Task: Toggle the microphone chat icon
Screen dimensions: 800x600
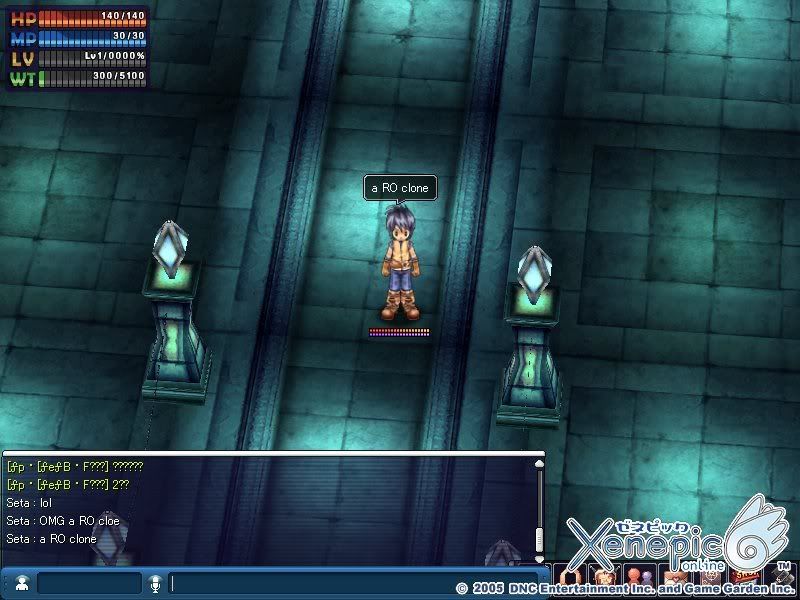Action: click(156, 583)
